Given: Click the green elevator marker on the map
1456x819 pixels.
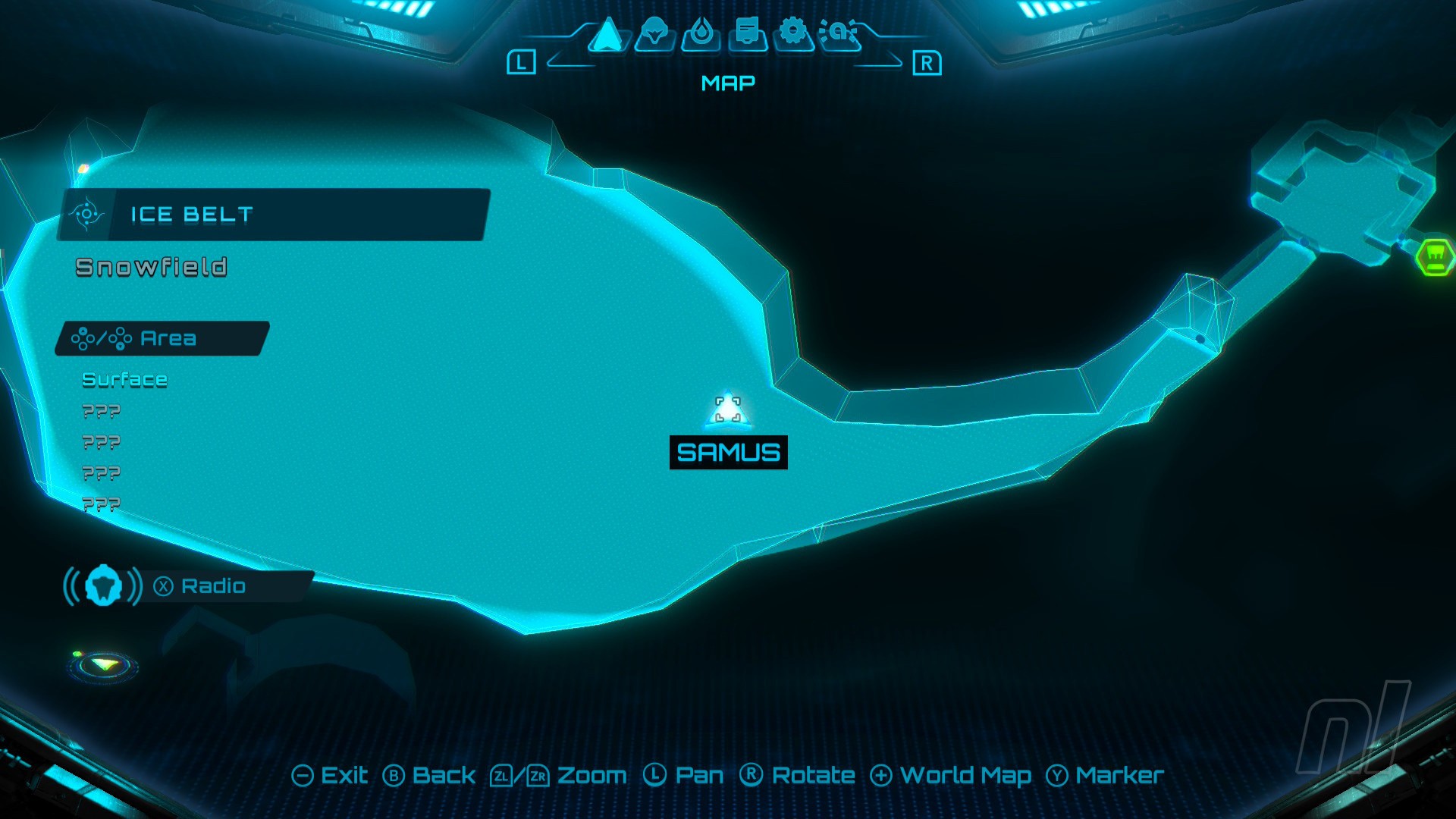Looking at the screenshot, I should (1436, 258).
